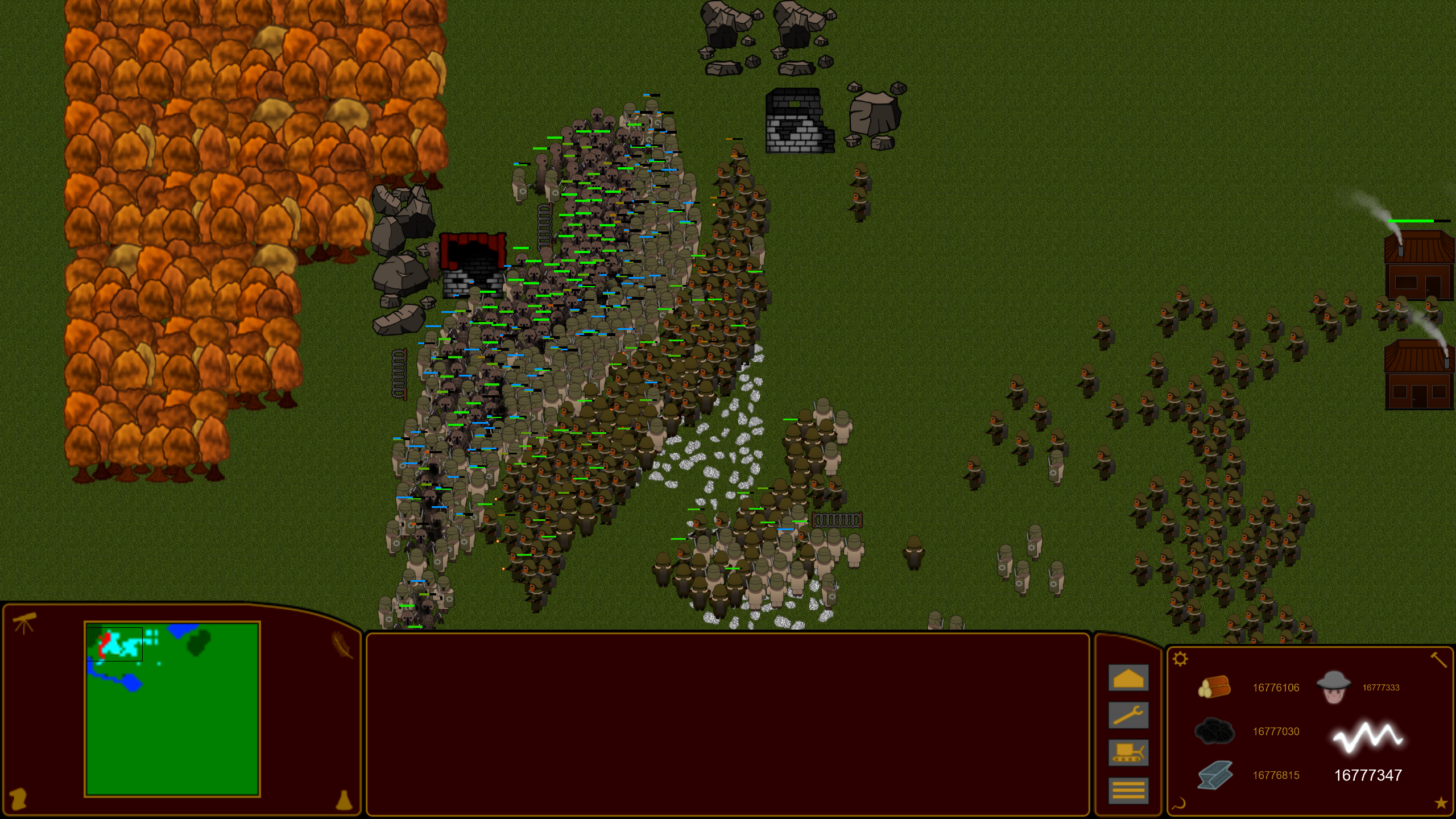Select the wrench tools button

[1128, 715]
